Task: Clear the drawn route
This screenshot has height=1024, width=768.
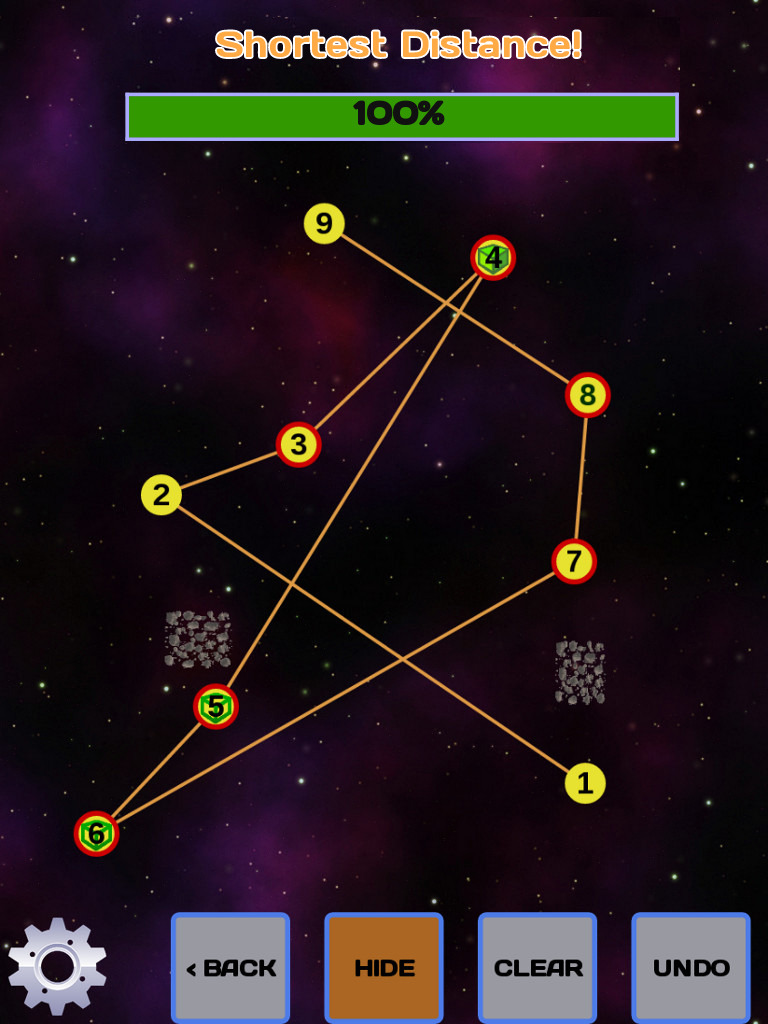Action: 537,967
